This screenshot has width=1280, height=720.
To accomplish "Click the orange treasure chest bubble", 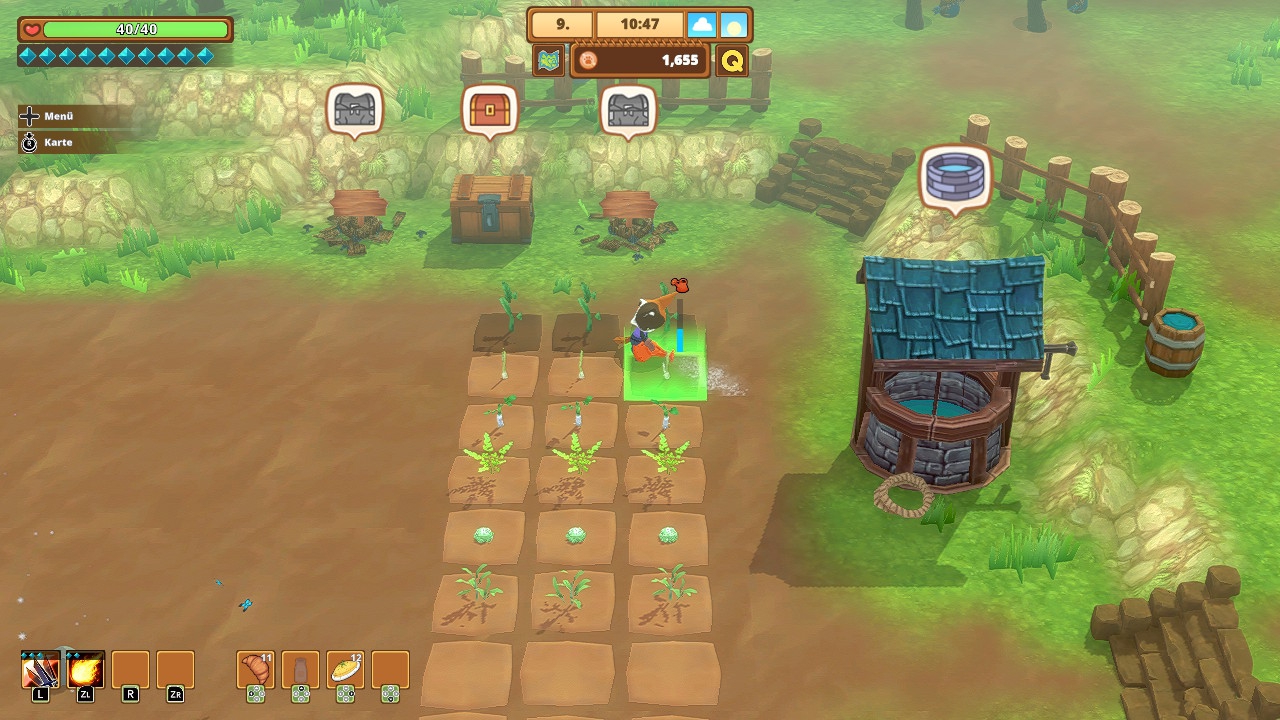I will (x=490, y=108).
